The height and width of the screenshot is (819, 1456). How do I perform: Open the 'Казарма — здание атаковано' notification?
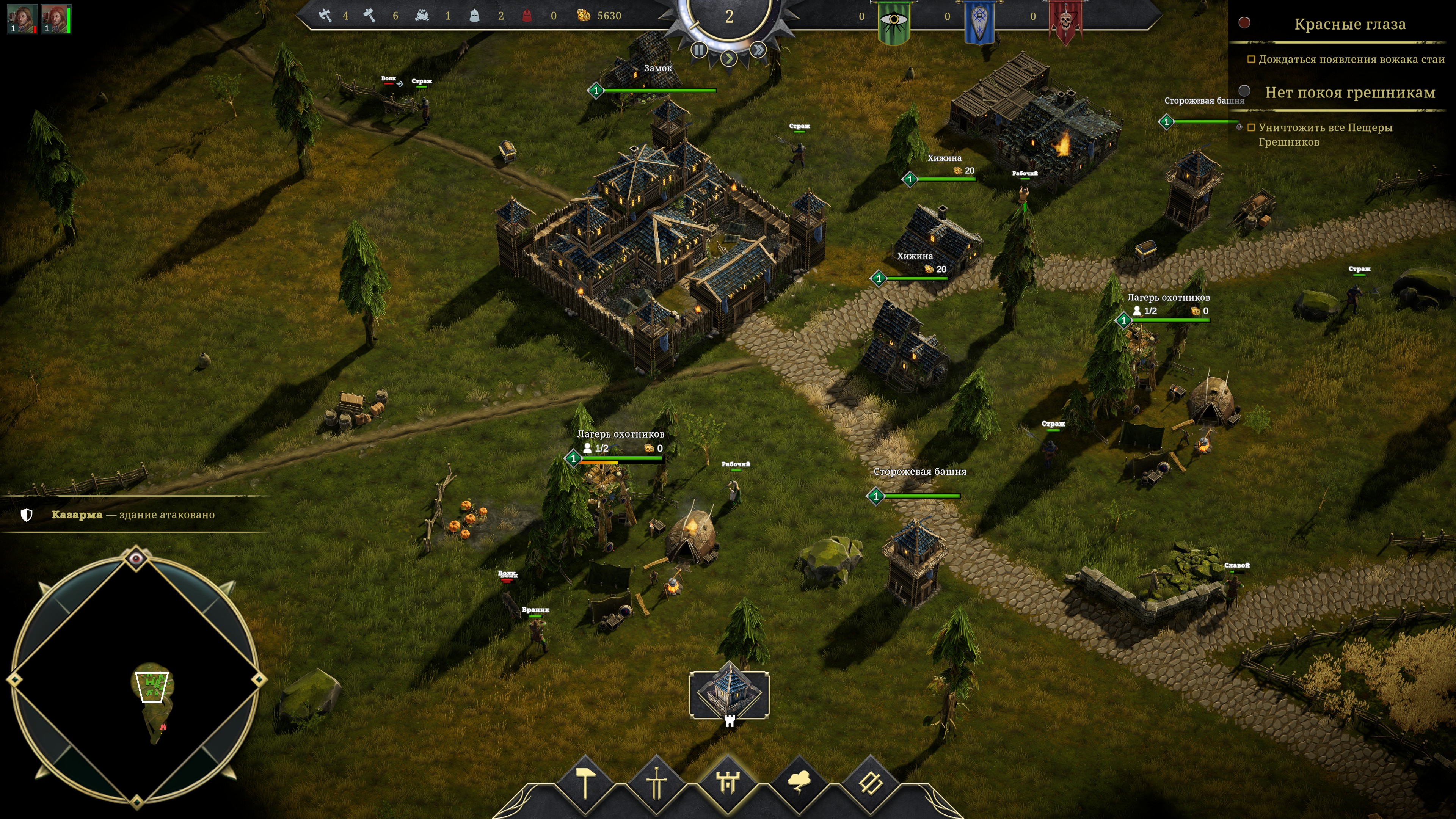pyautogui.click(x=133, y=515)
